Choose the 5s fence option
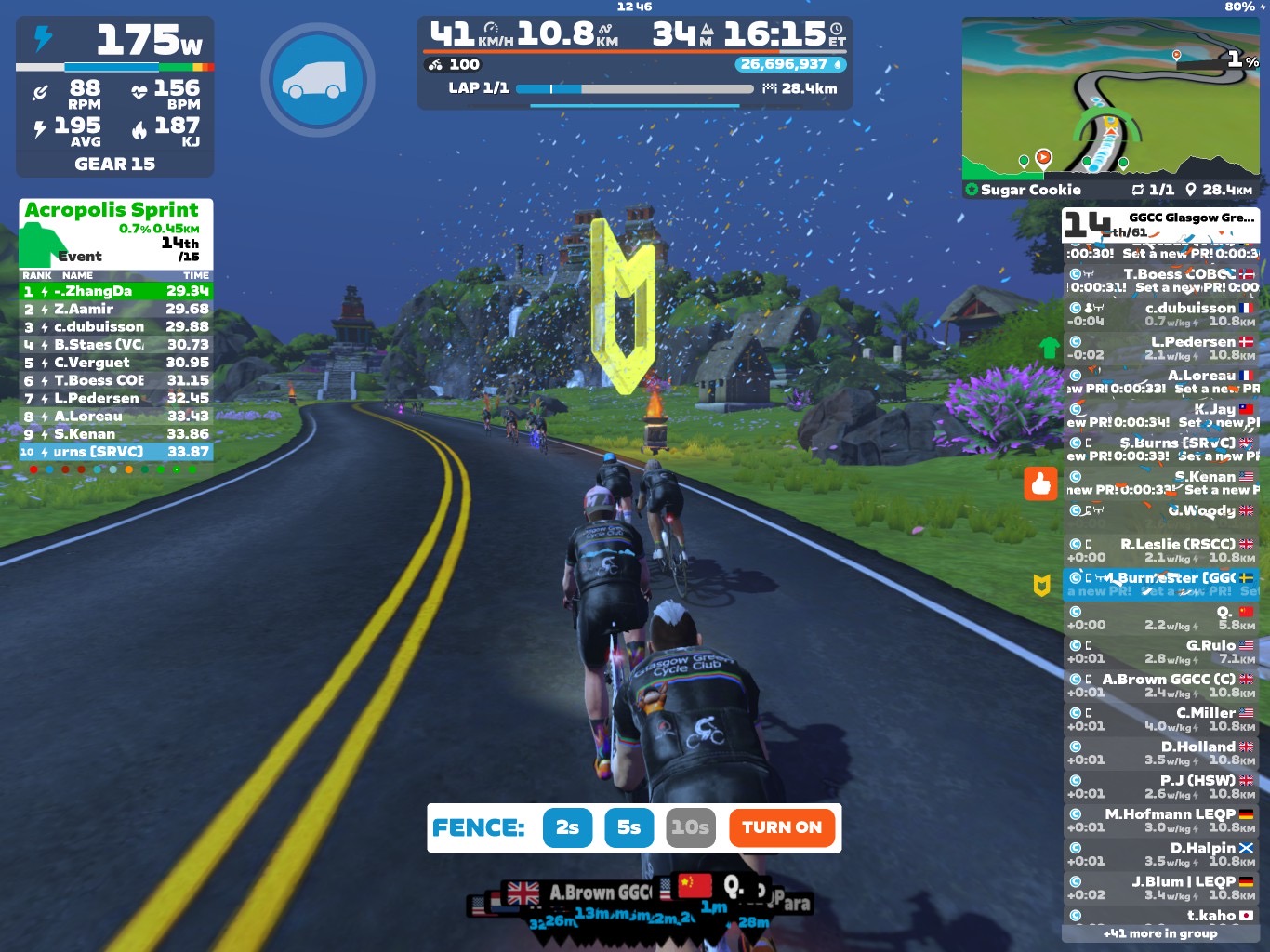 tap(628, 827)
